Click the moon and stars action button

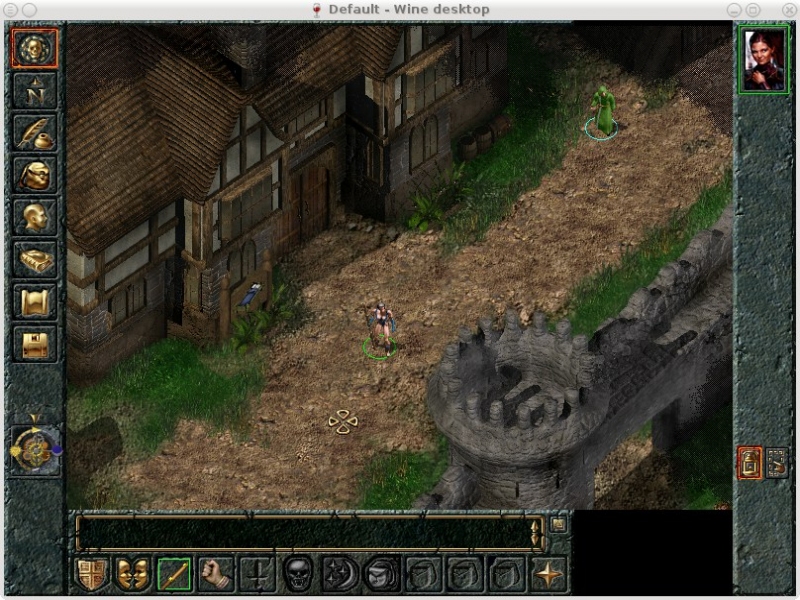(x=341, y=574)
